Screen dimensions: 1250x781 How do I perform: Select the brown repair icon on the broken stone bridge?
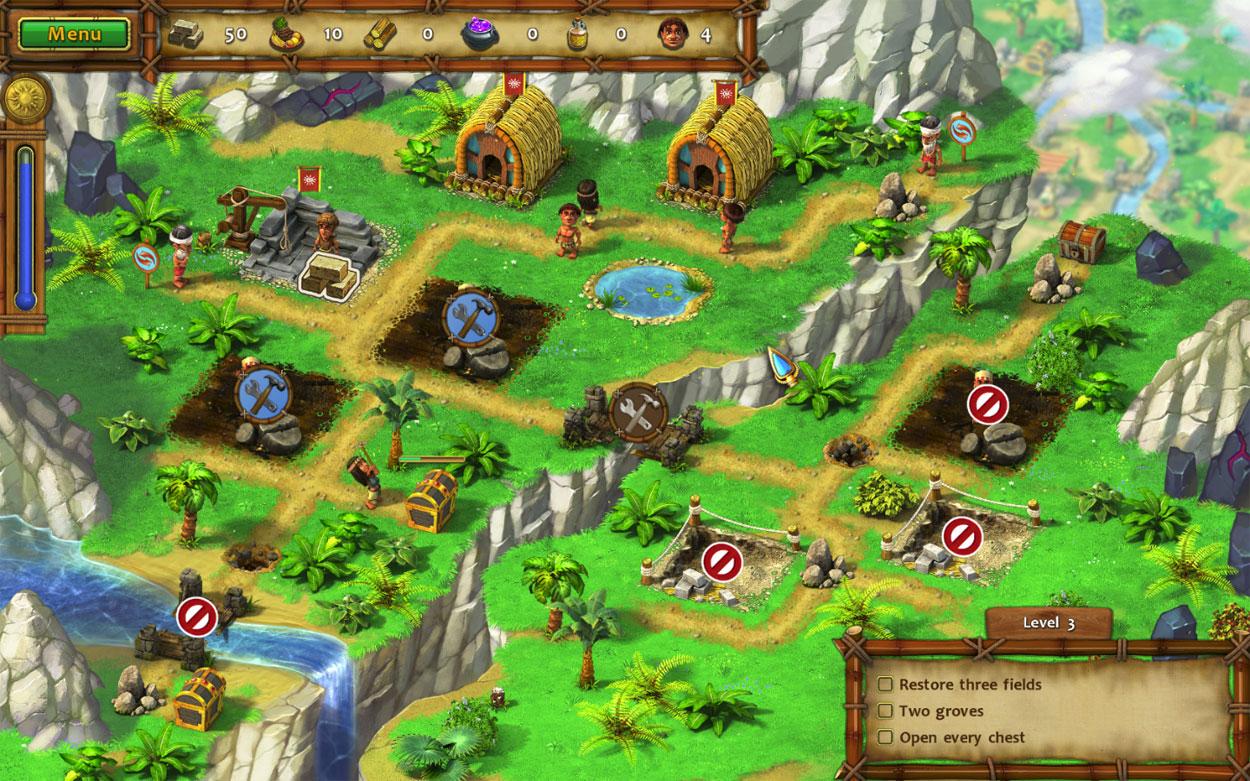point(638,408)
